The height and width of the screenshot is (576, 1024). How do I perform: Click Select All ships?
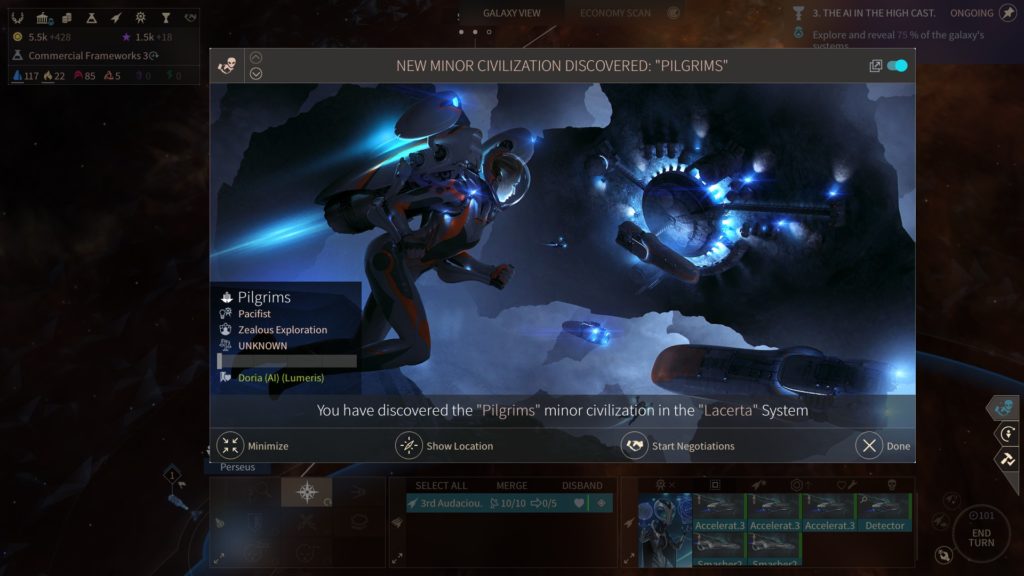coord(441,486)
